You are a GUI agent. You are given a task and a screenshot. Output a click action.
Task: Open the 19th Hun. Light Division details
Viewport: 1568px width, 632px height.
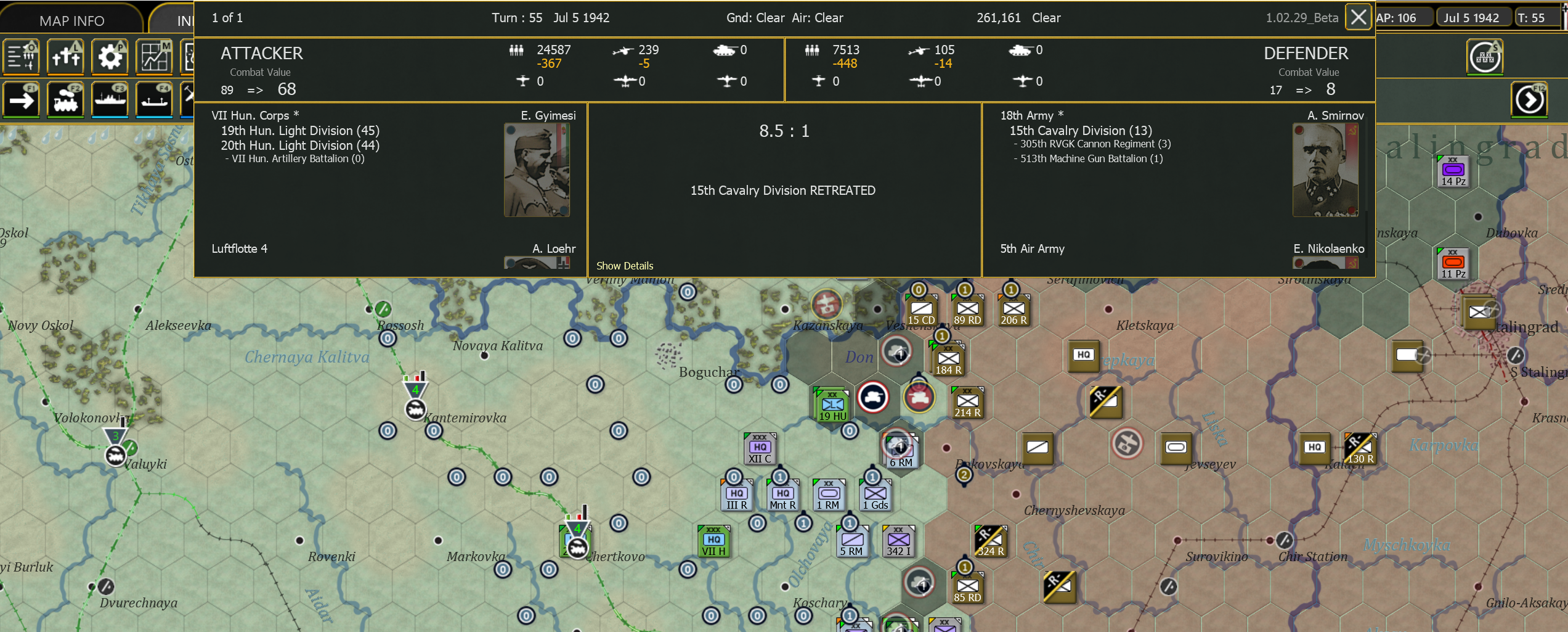(x=301, y=130)
